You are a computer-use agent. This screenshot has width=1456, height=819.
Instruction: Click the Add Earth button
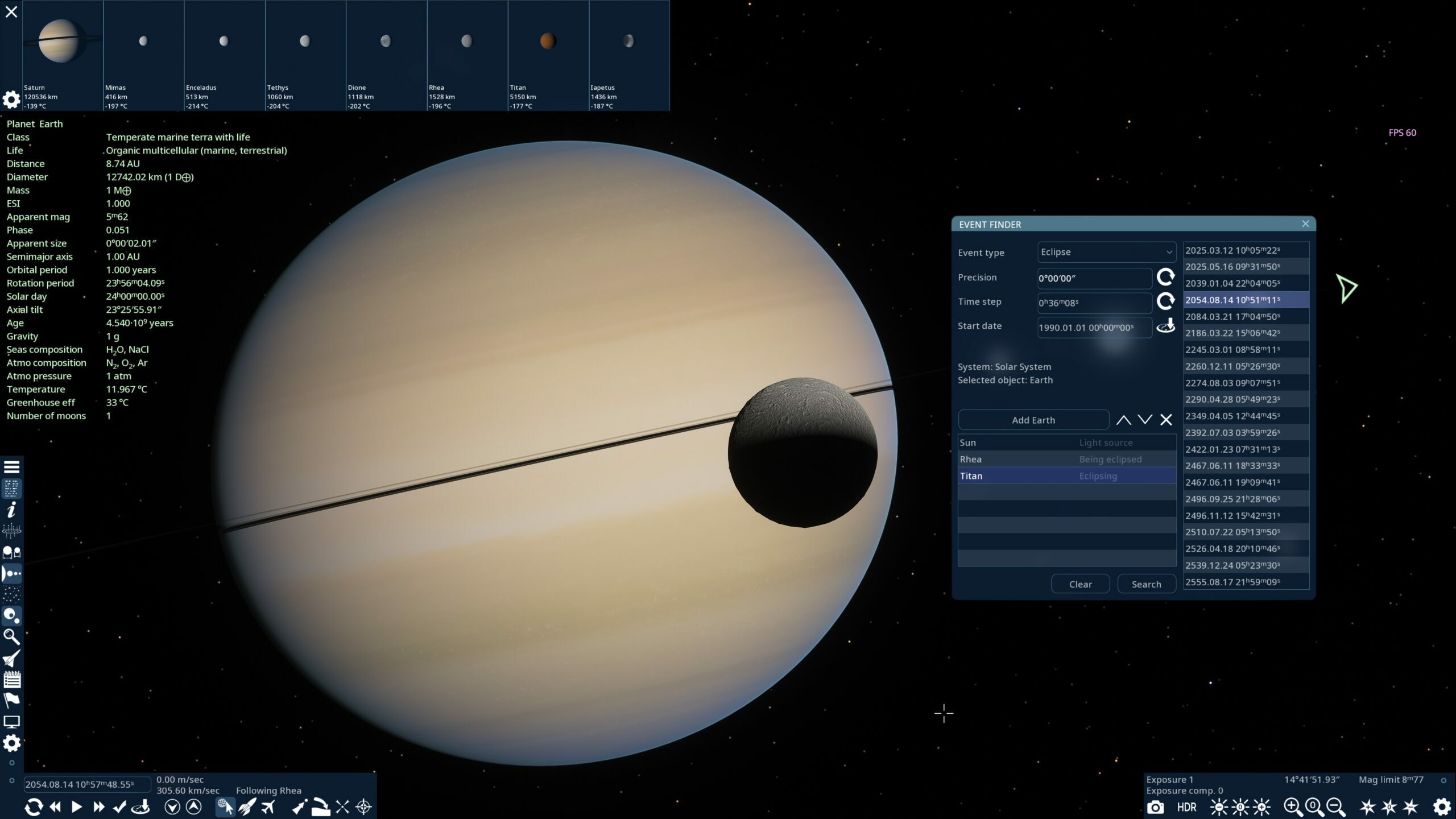(x=1033, y=420)
